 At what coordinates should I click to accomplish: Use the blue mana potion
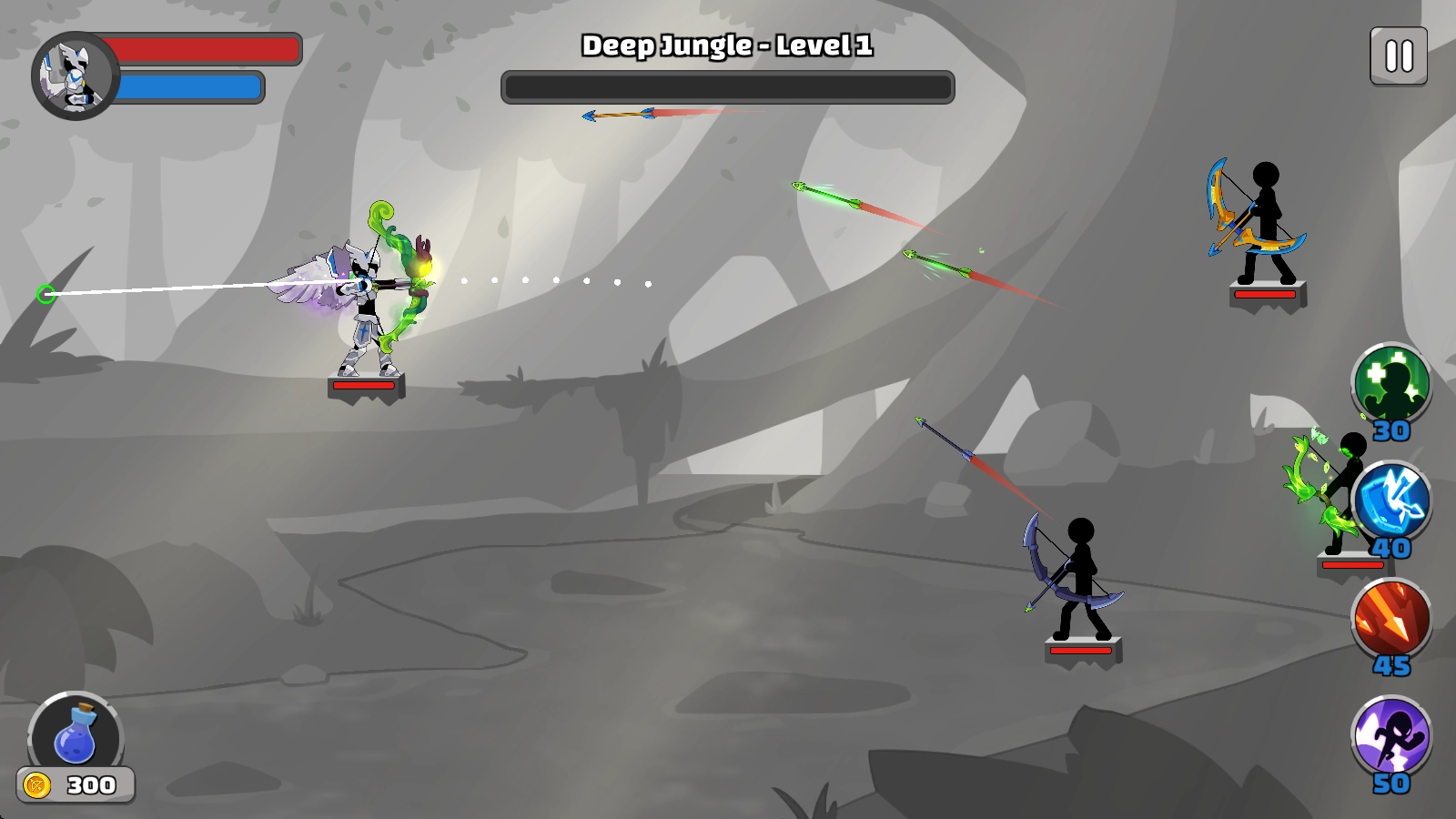click(76, 735)
